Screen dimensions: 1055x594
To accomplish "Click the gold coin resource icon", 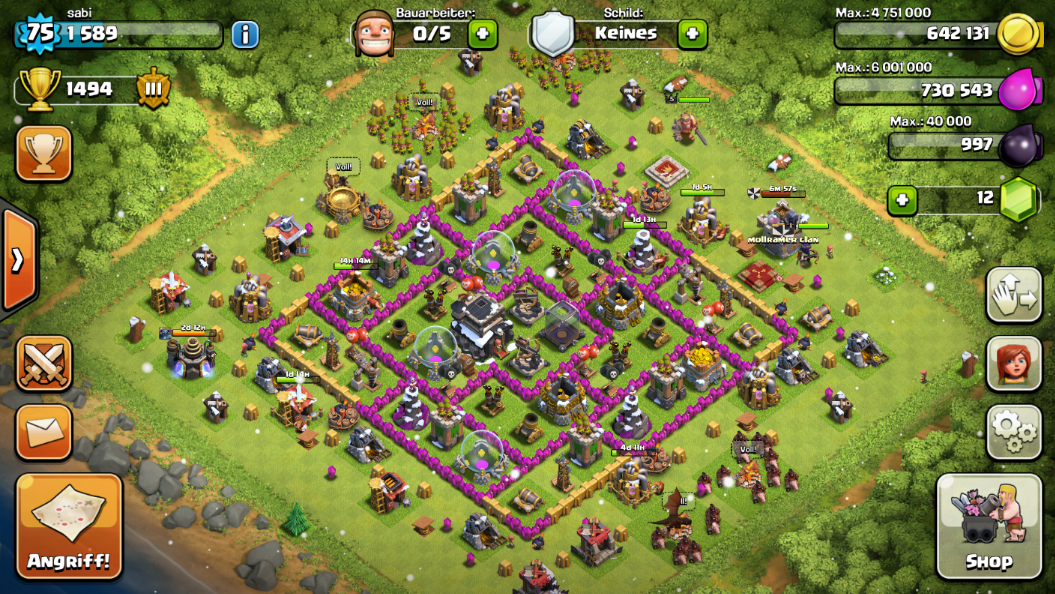I will 1019,33.
